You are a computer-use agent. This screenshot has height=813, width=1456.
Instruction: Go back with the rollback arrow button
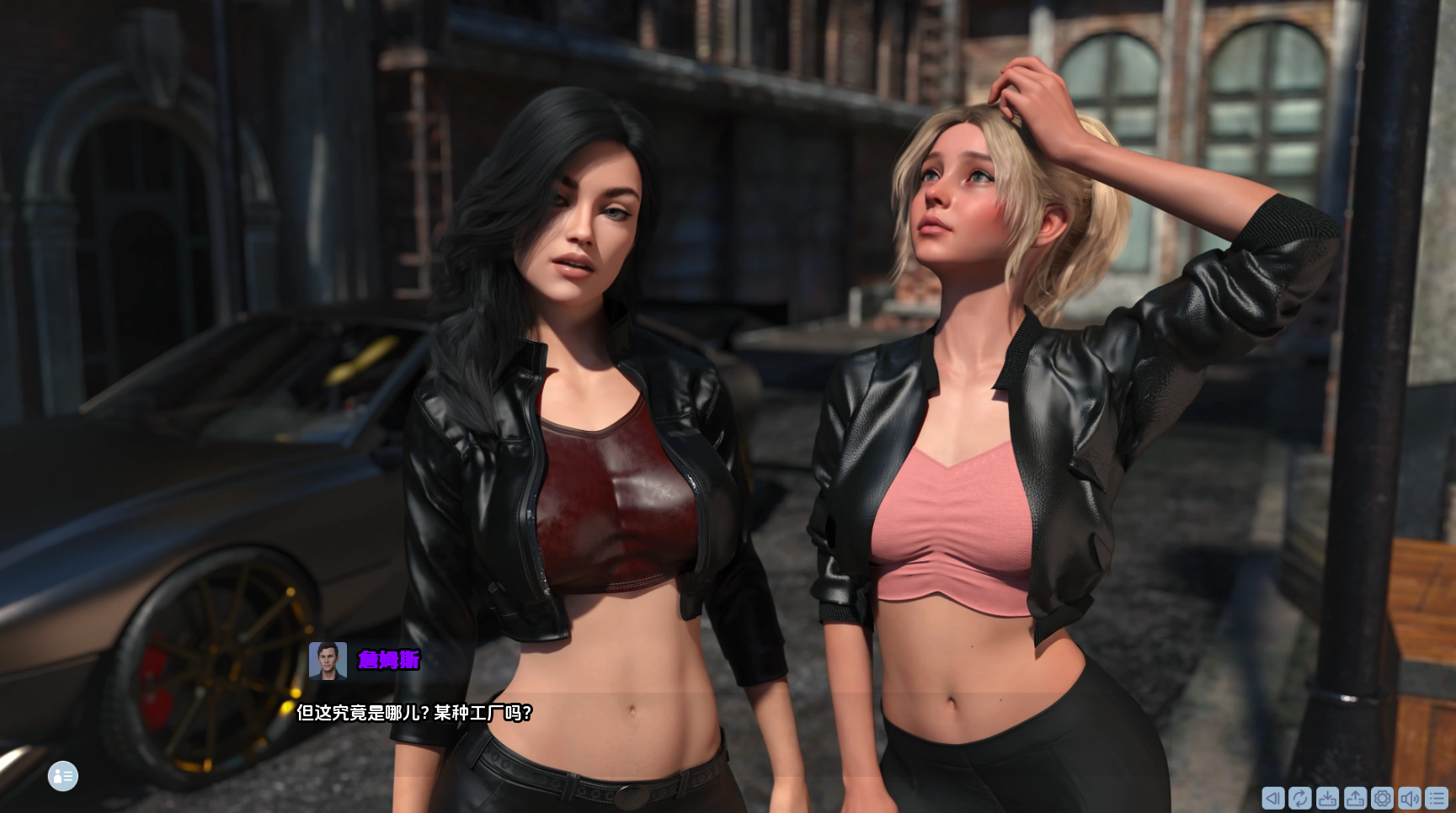(1272, 798)
